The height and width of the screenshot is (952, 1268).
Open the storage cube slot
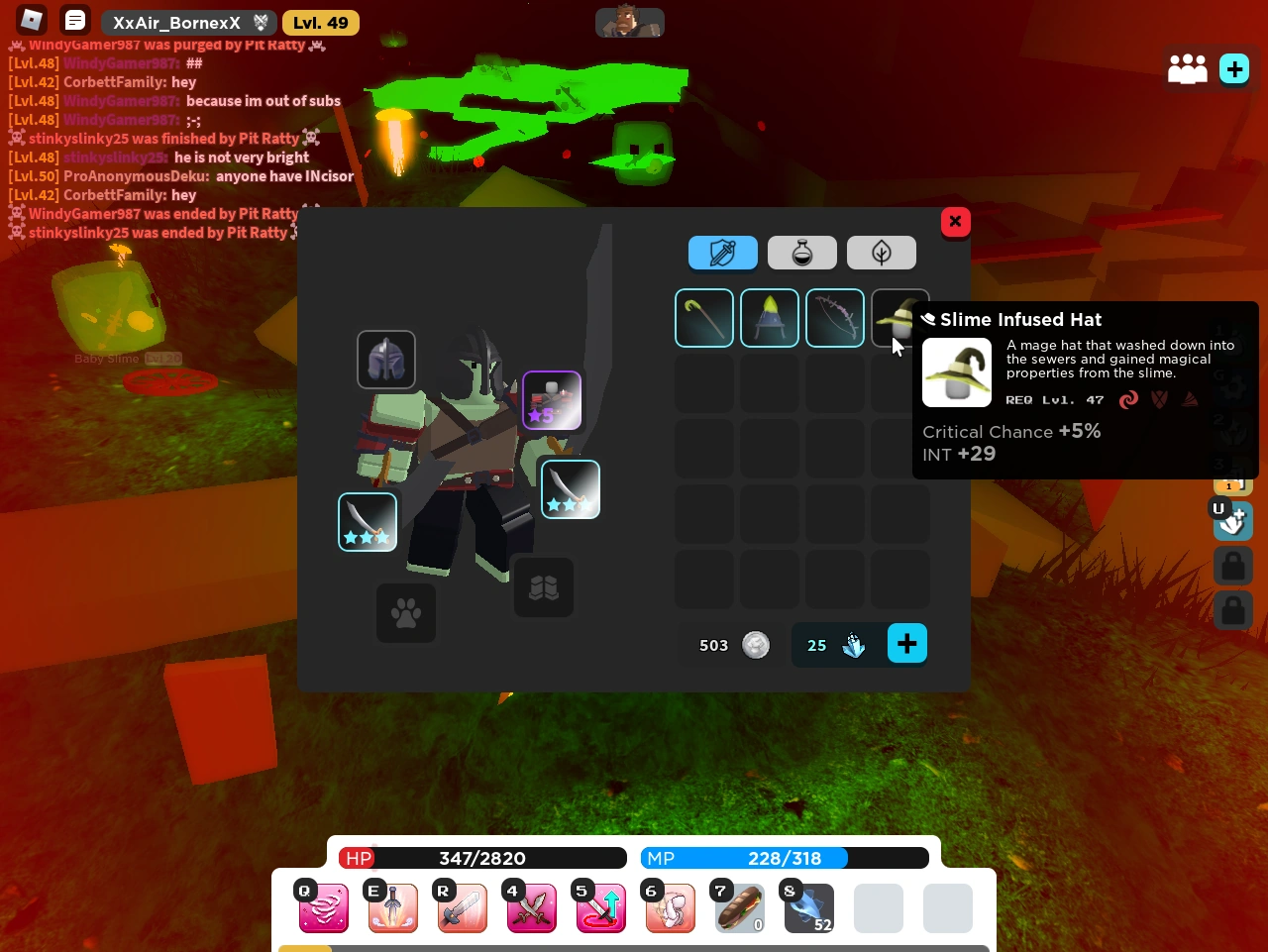point(543,587)
